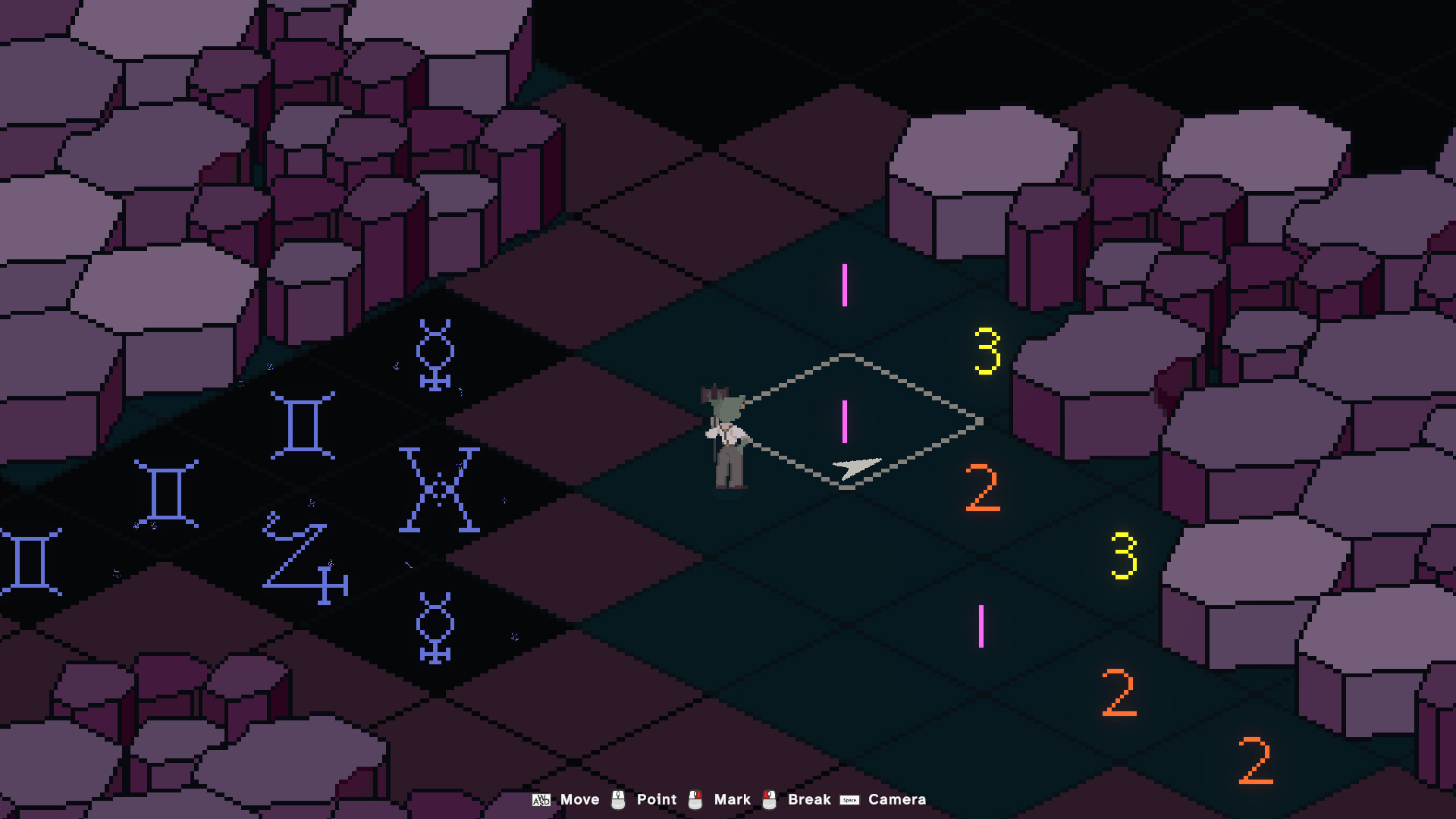Click the Break label in the control bar

pyautogui.click(x=808, y=799)
